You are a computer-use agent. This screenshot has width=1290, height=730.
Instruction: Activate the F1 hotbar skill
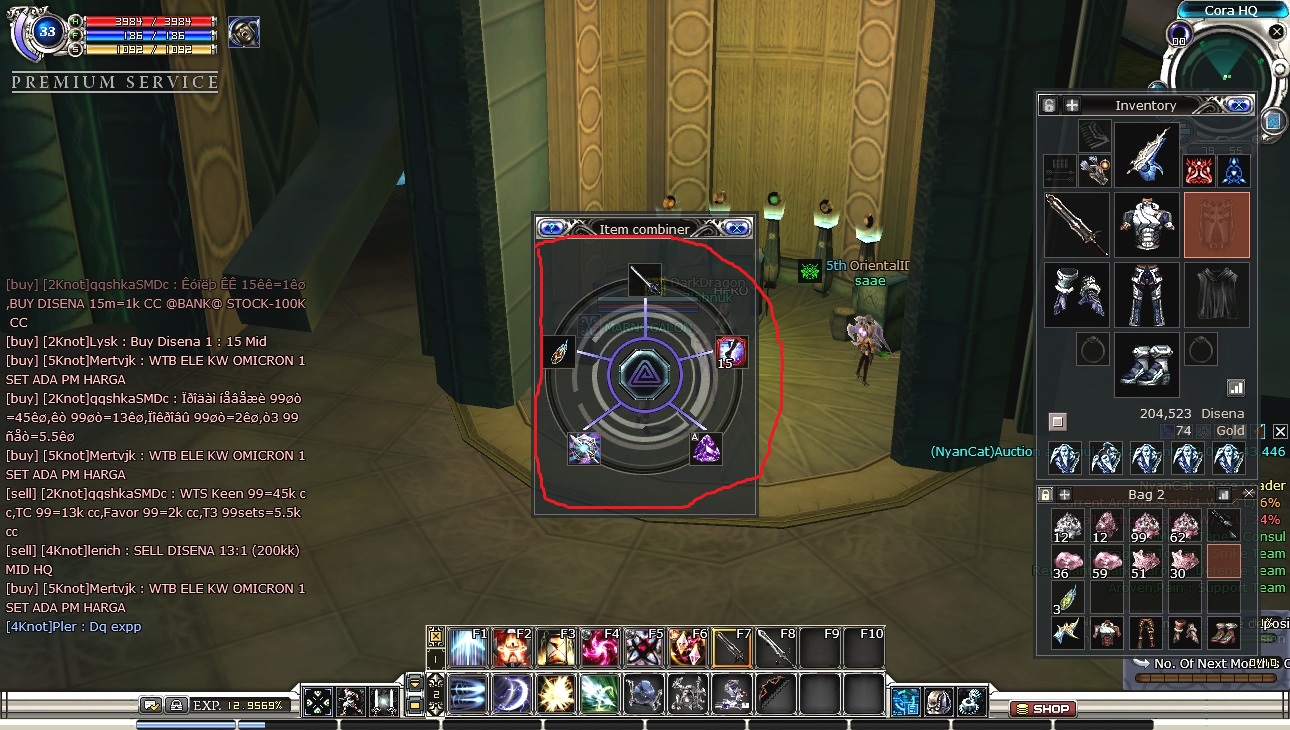pos(468,648)
